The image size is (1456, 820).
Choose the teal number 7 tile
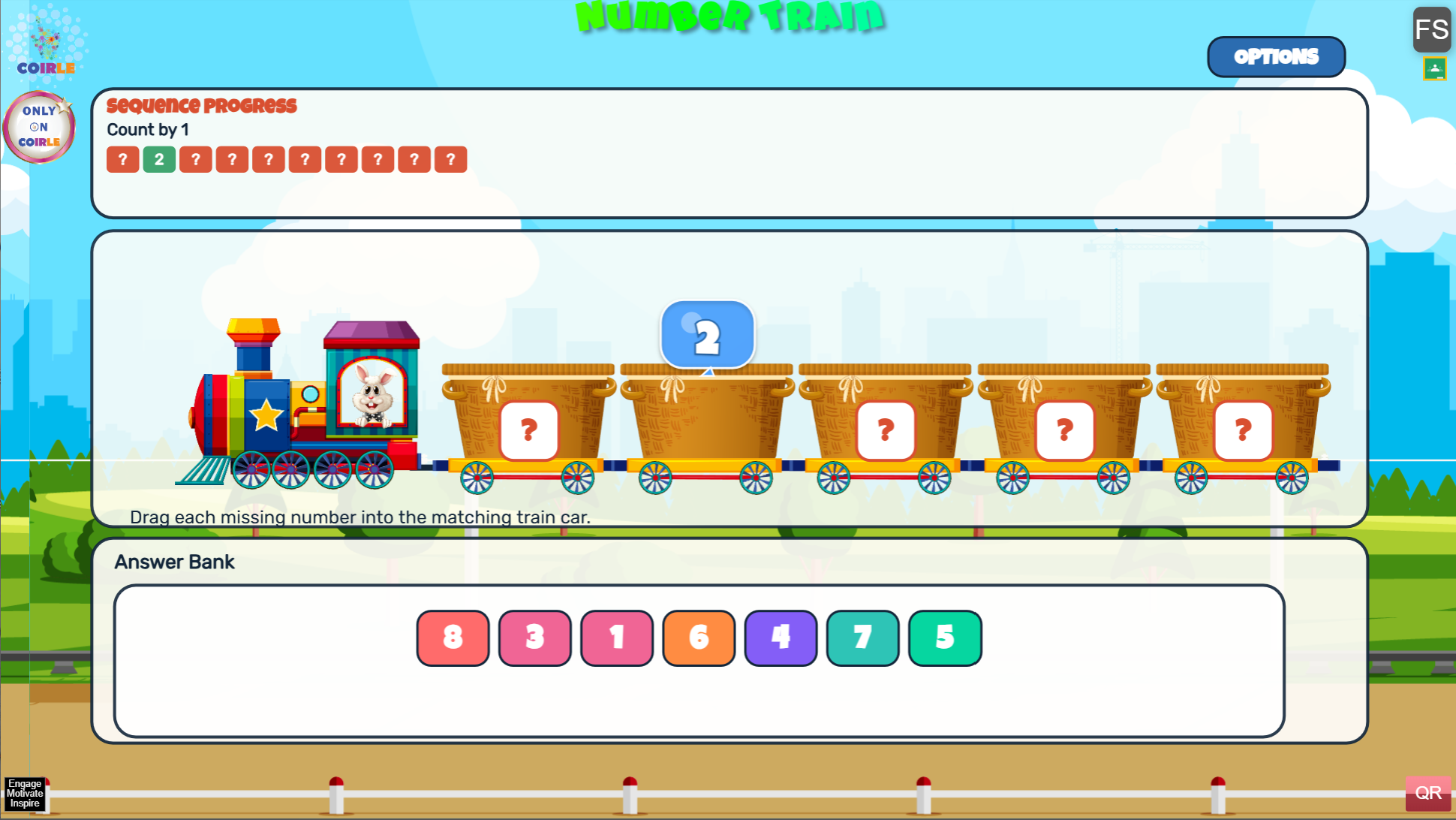coord(862,638)
